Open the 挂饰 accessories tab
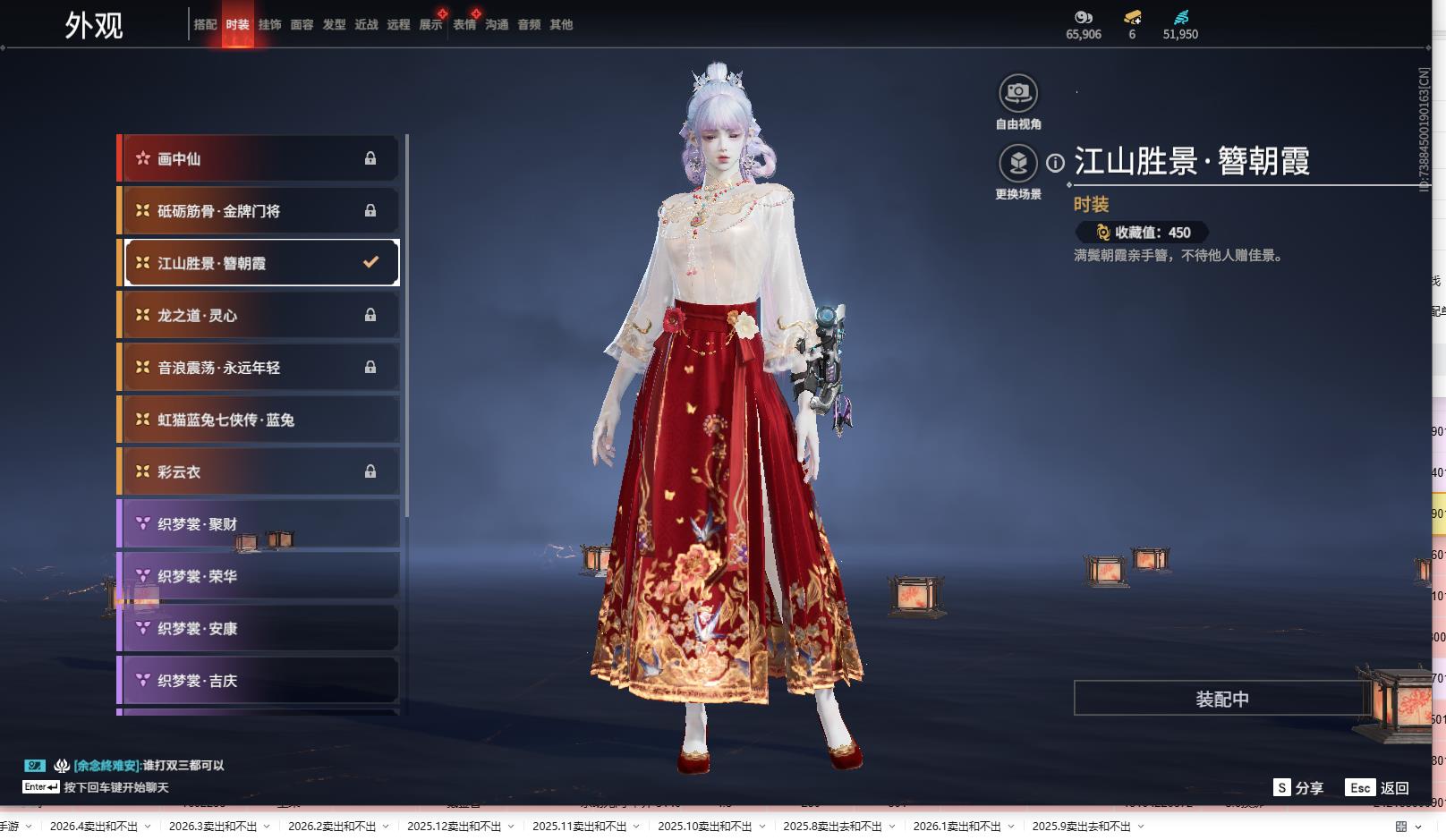This screenshot has height=840, width=1446. [x=269, y=25]
